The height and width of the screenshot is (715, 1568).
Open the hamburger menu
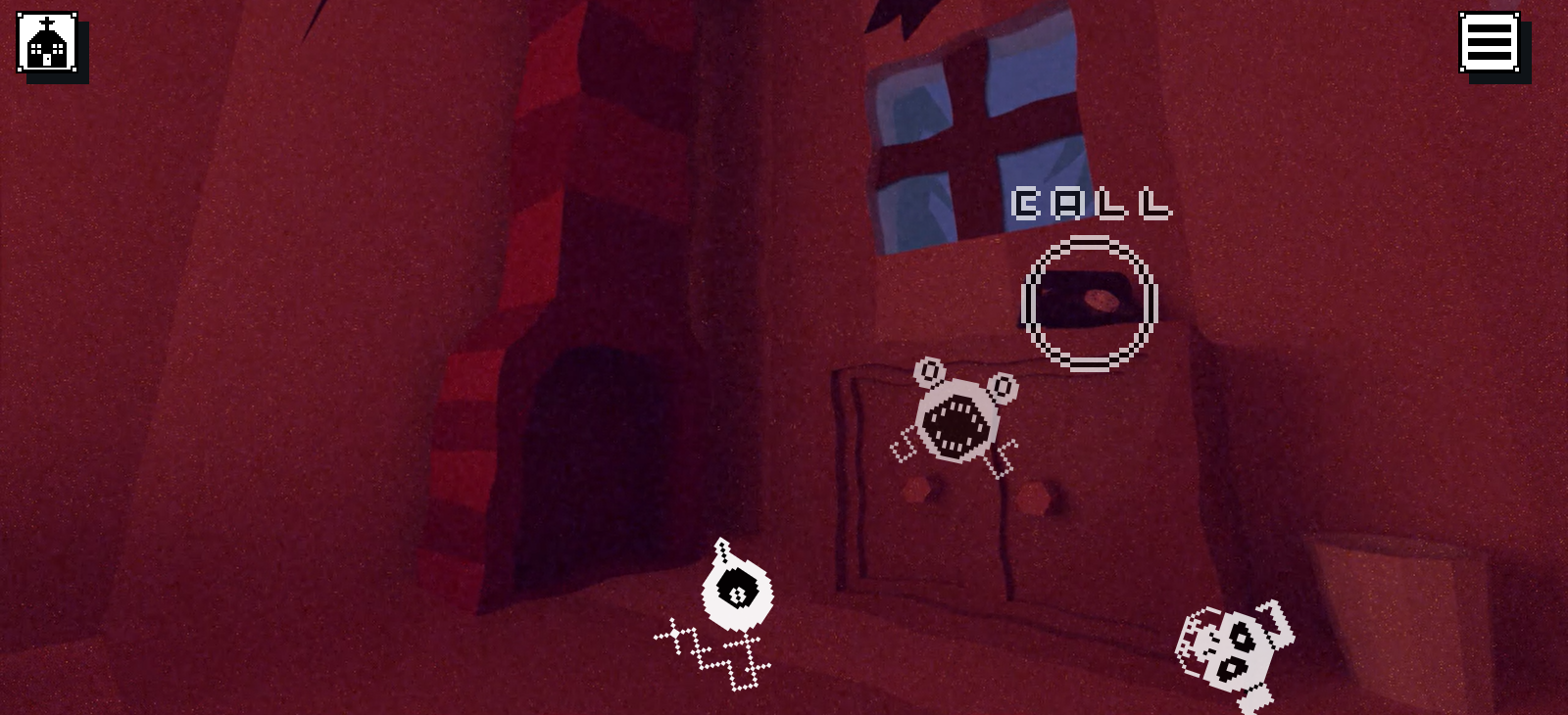pyautogui.click(x=1490, y=42)
